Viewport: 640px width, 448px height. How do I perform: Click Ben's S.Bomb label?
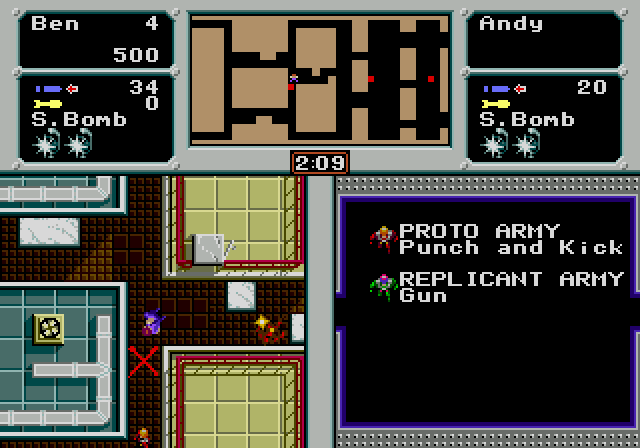point(80,120)
